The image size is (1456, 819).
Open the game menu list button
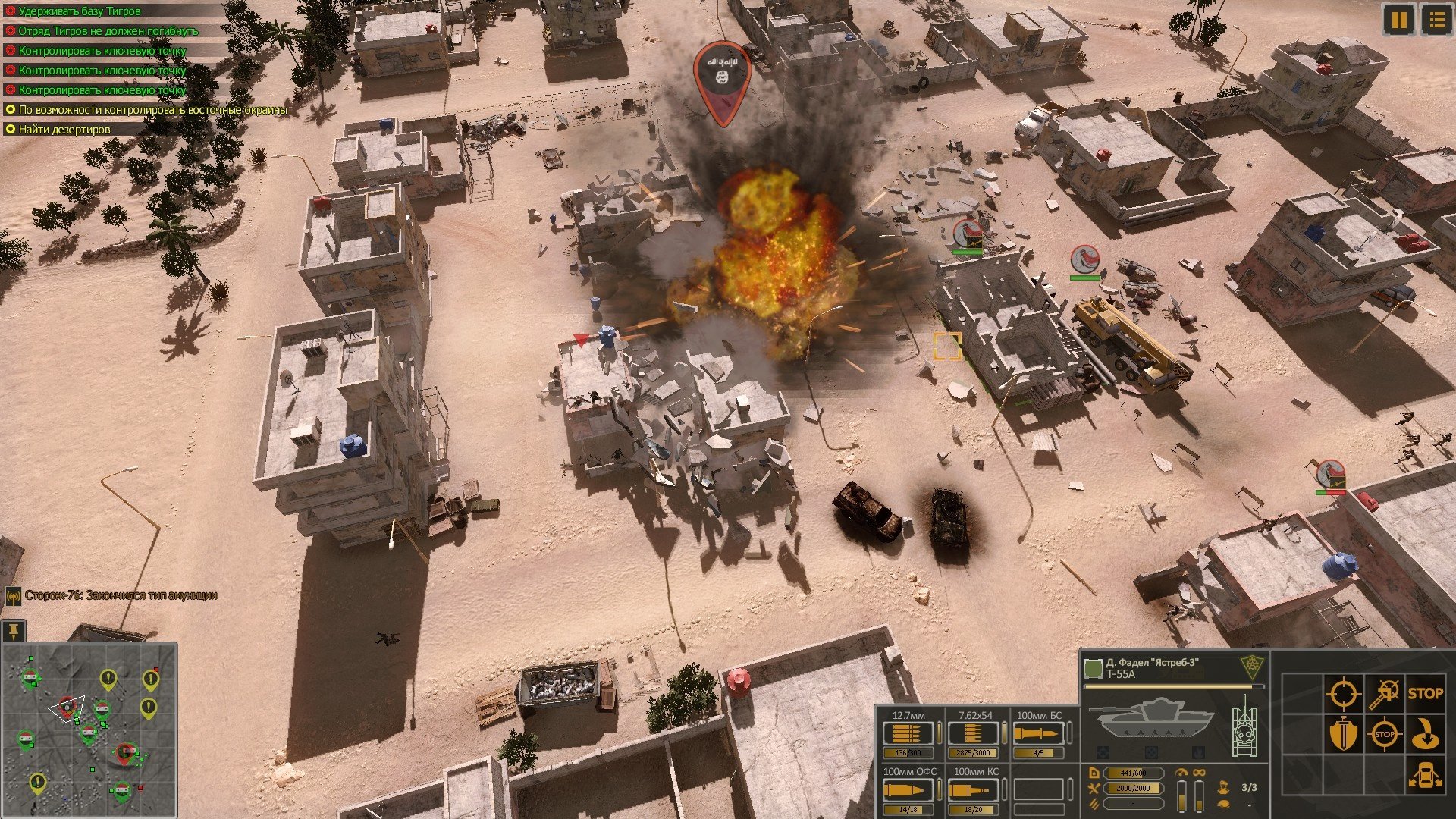tap(1436, 19)
